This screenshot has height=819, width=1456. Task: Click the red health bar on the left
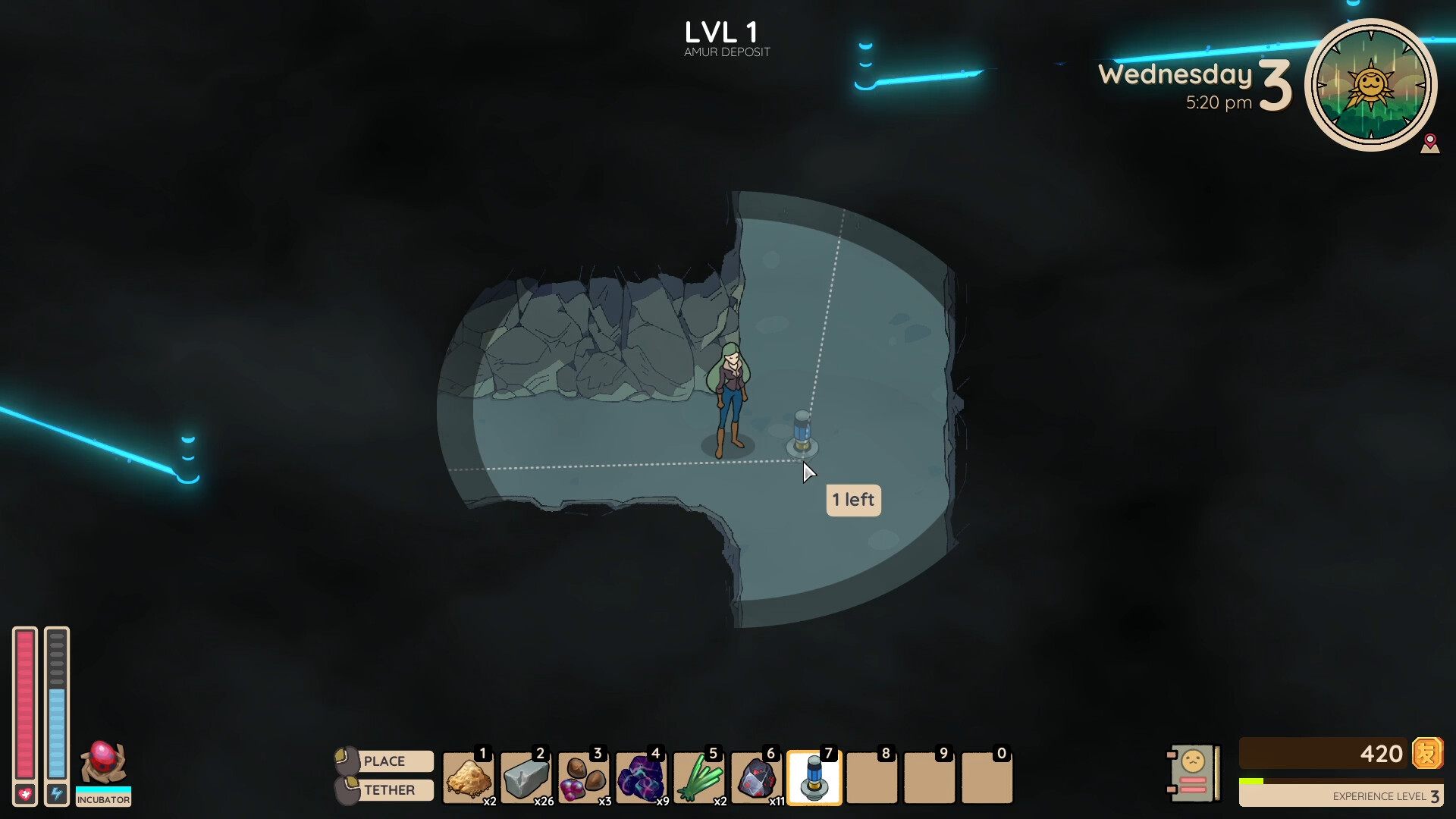[x=25, y=705]
